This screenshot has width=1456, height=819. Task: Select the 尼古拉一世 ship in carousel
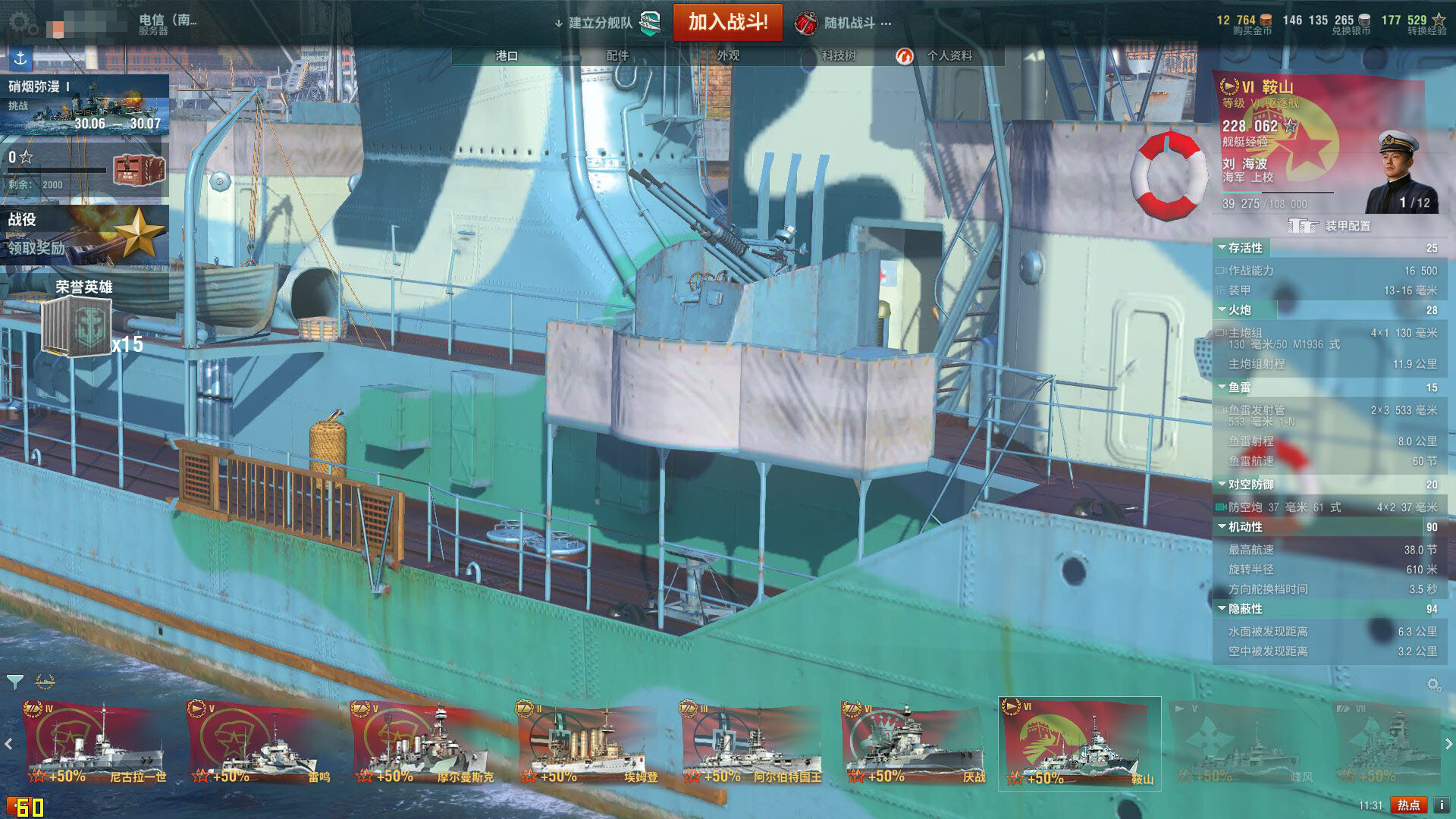click(96, 745)
